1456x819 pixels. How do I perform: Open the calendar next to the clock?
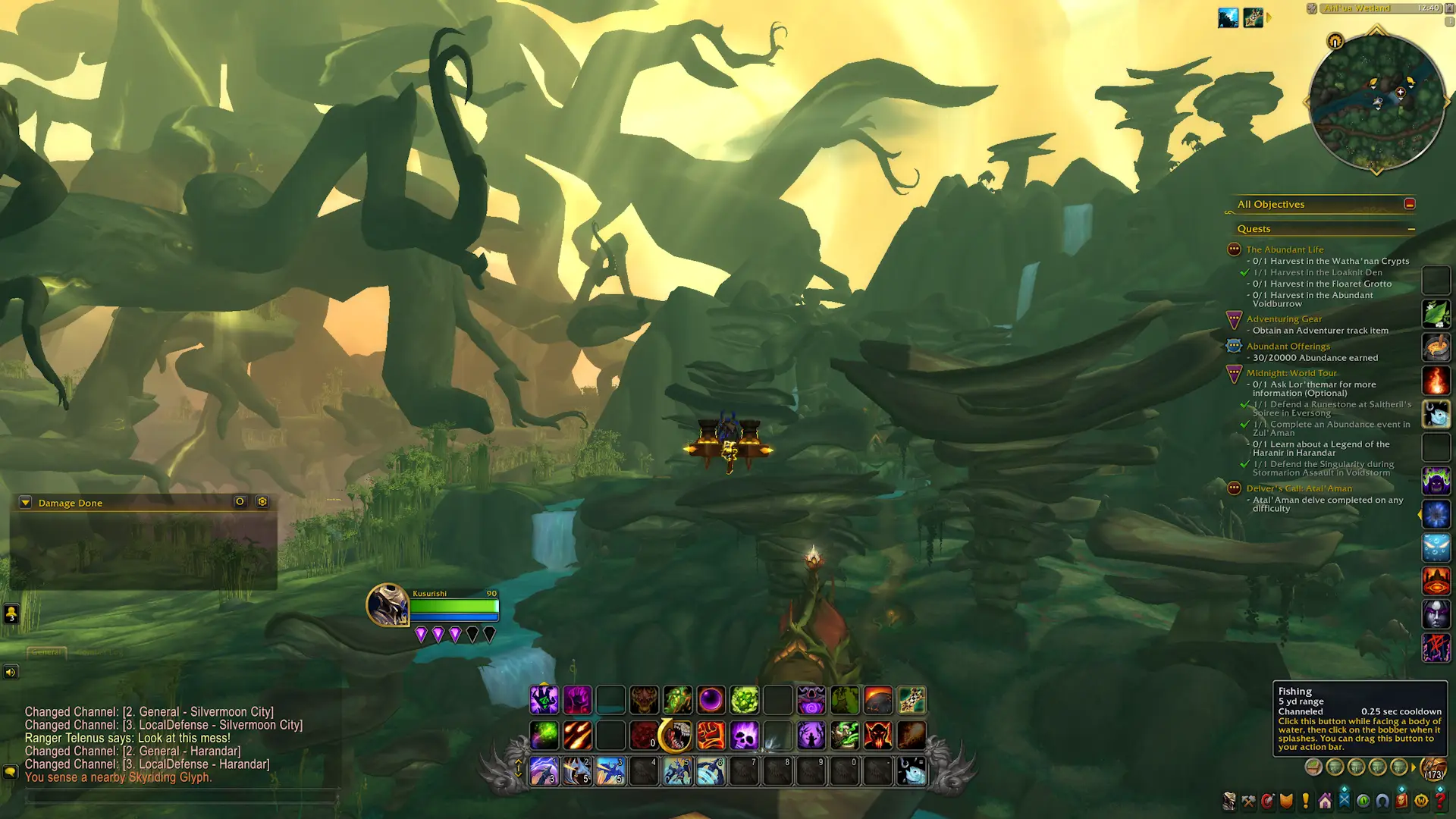coord(1449,8)
